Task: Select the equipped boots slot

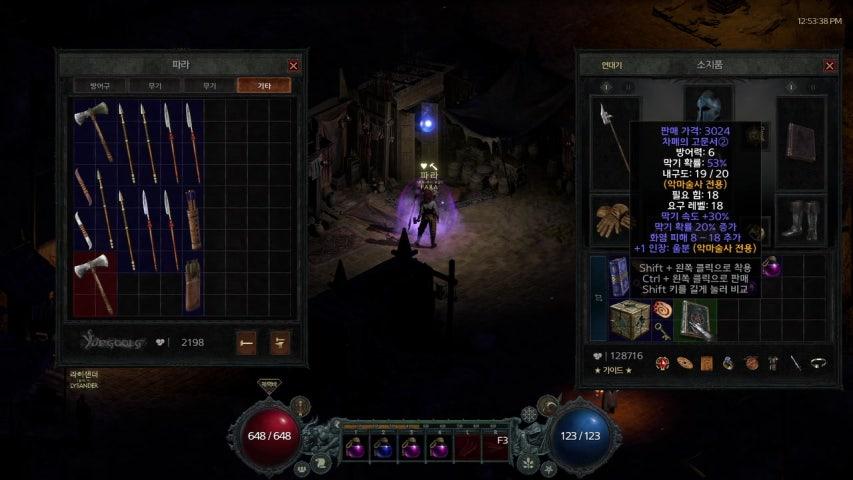Action: click(x=804, y=221)
